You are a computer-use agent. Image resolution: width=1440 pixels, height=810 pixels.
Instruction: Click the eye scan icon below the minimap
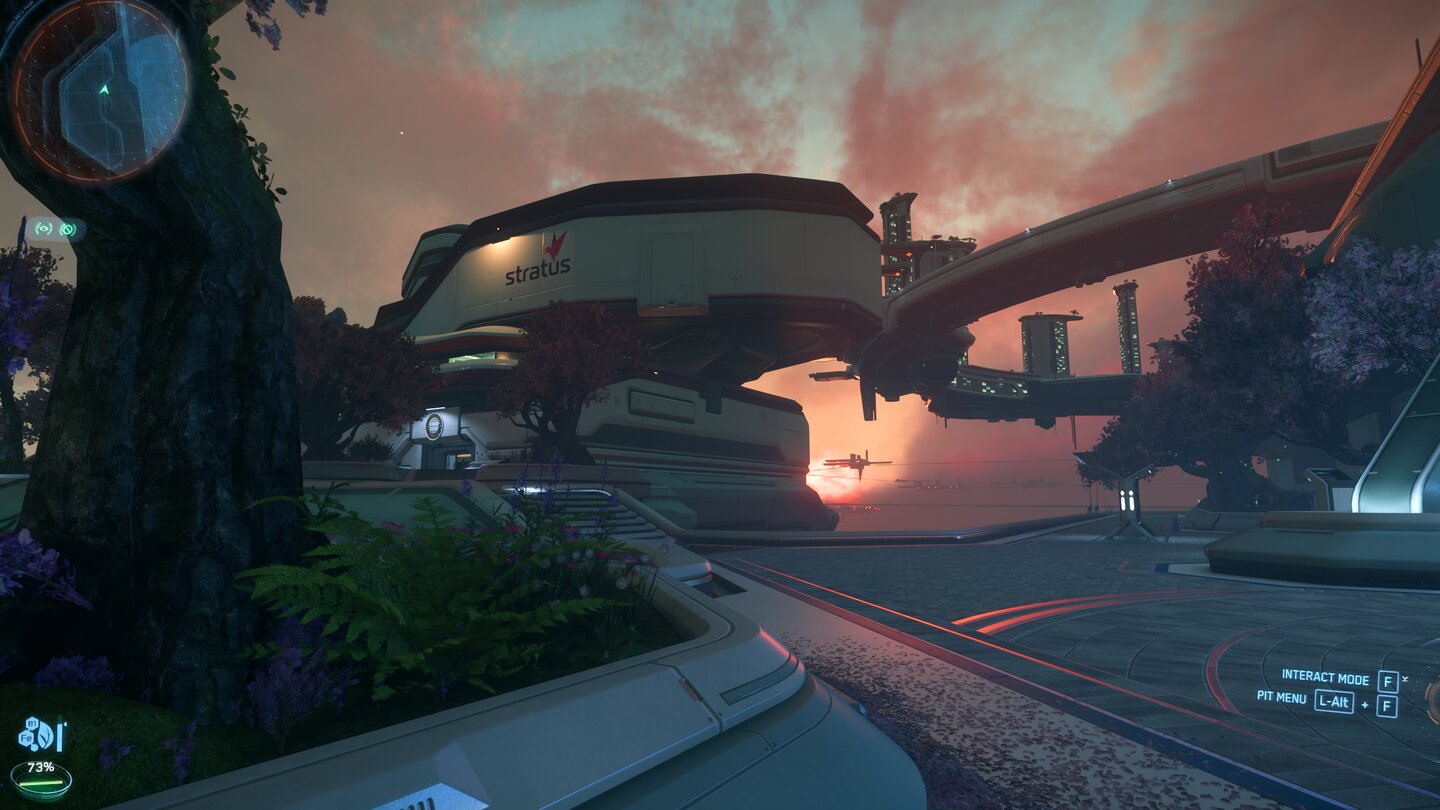coord(44,228)
